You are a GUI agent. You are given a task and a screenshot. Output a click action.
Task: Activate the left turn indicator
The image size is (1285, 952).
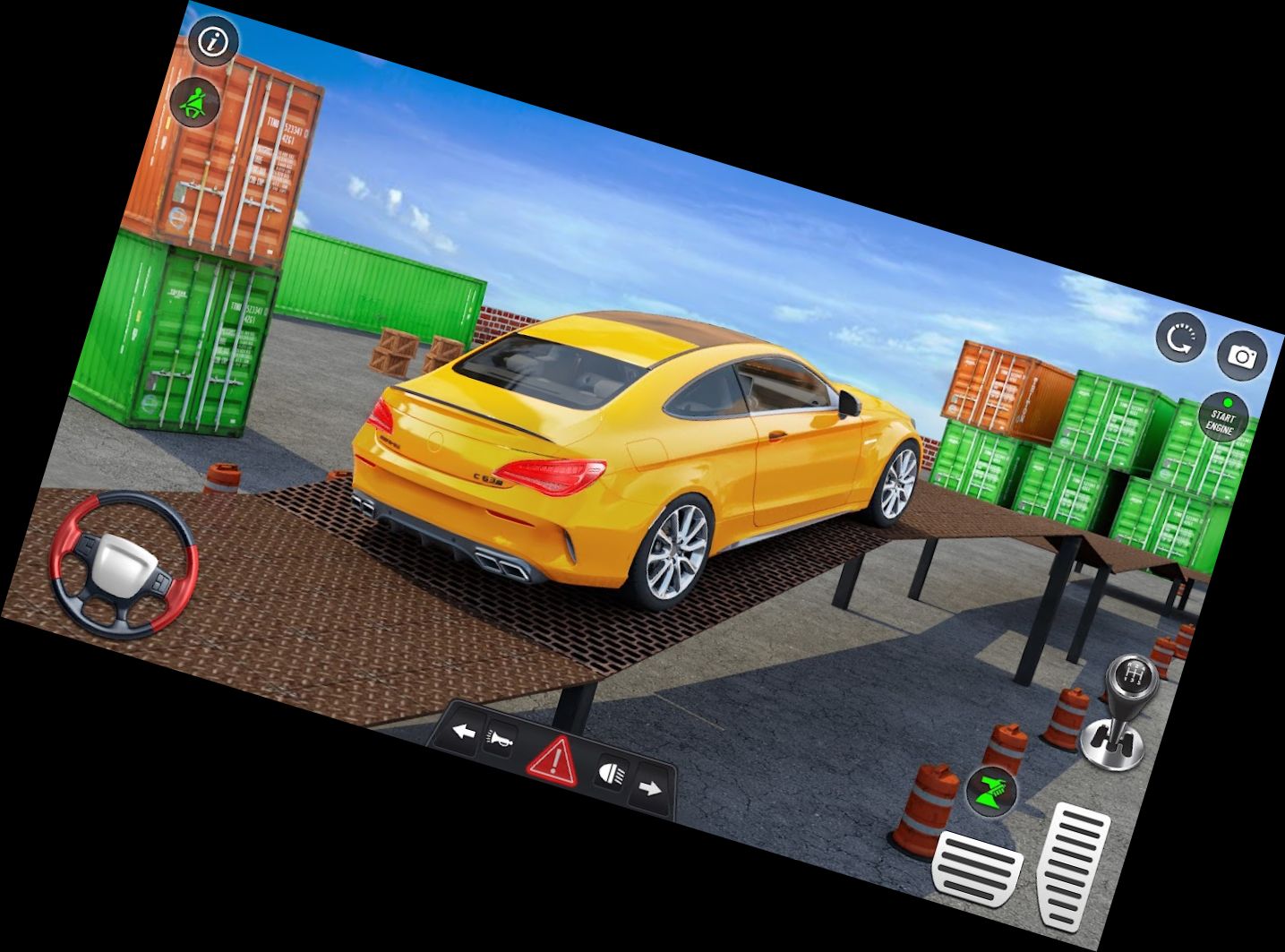[x=462, y=733]
